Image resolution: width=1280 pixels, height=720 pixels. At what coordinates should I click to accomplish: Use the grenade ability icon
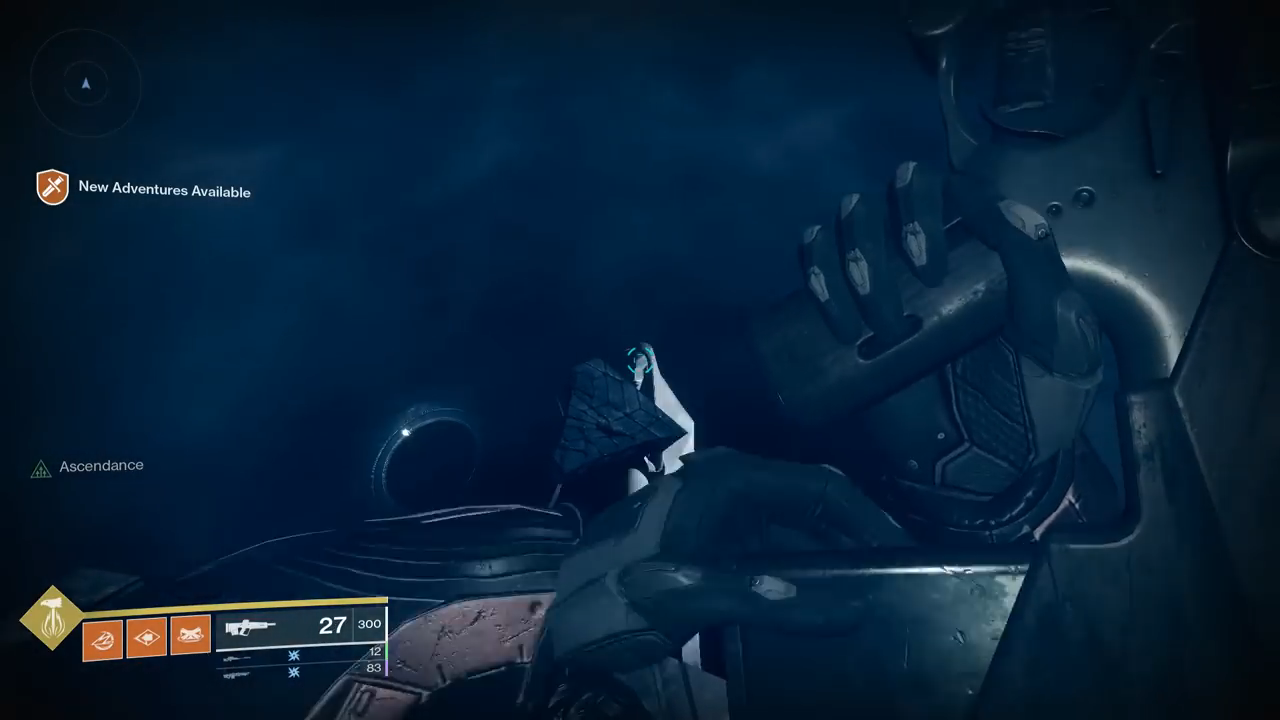102,639
